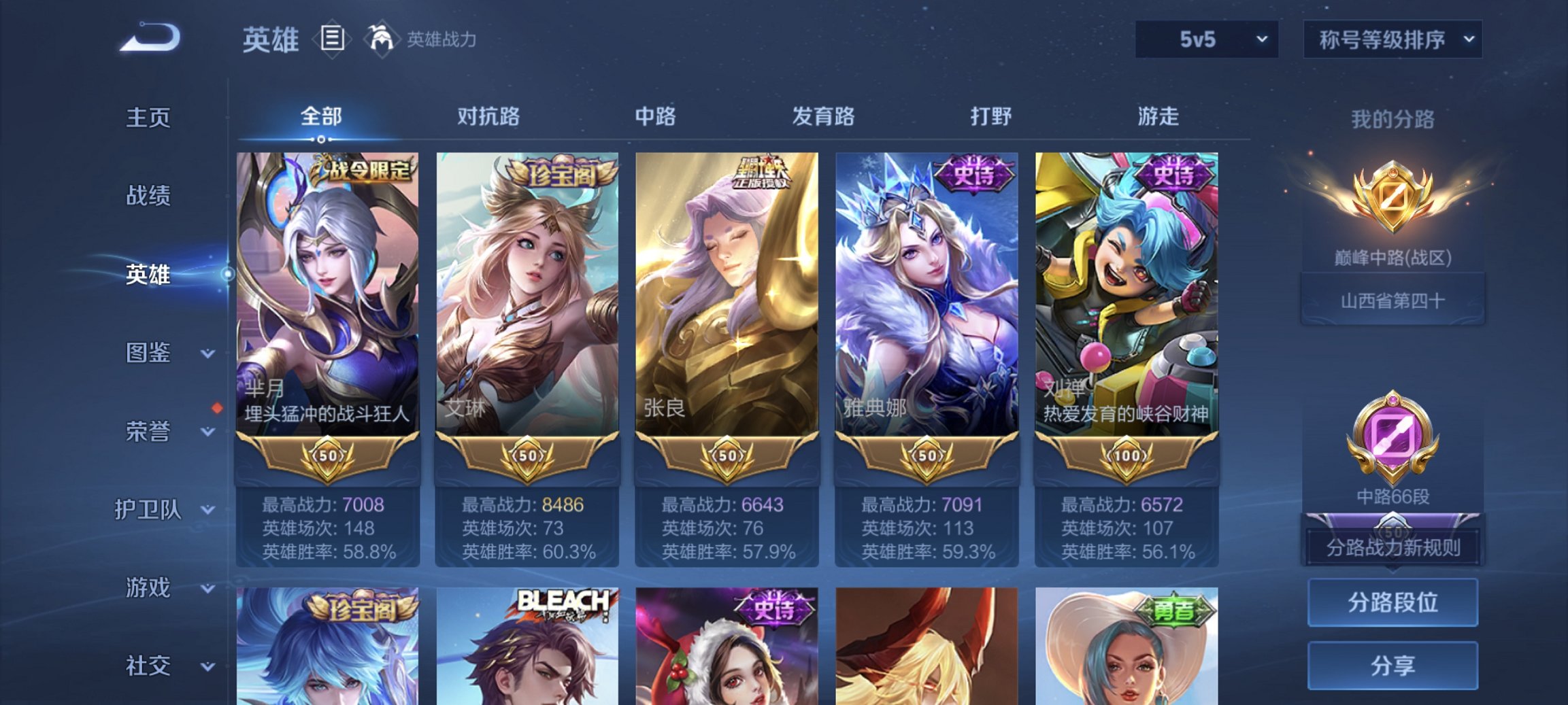
Task: Open the 称号等级排序 sorting dropdown
Action: pyautogui.click(x=1392, y=39)
